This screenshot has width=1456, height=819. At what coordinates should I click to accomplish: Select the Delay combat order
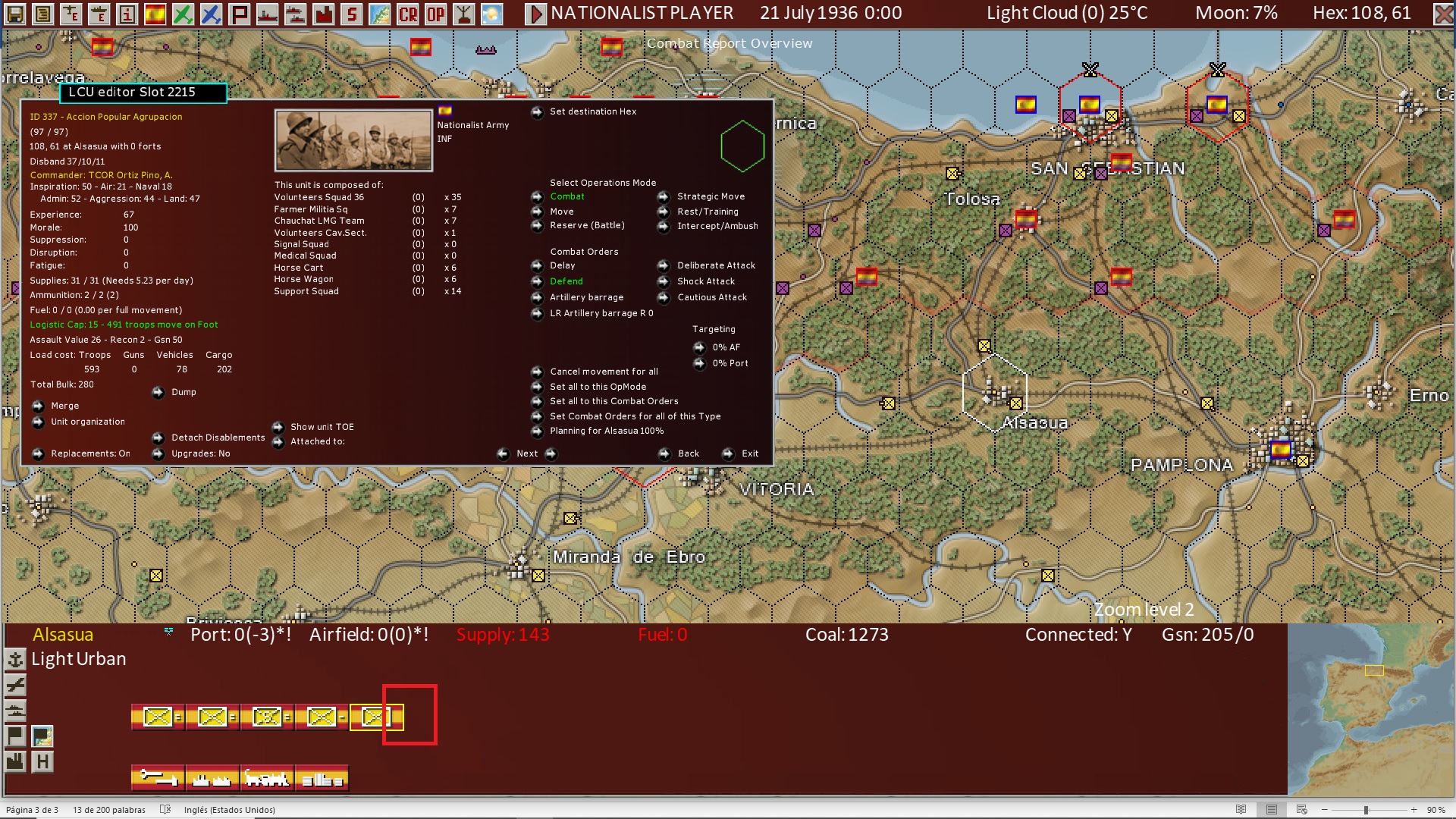[562, 265]
